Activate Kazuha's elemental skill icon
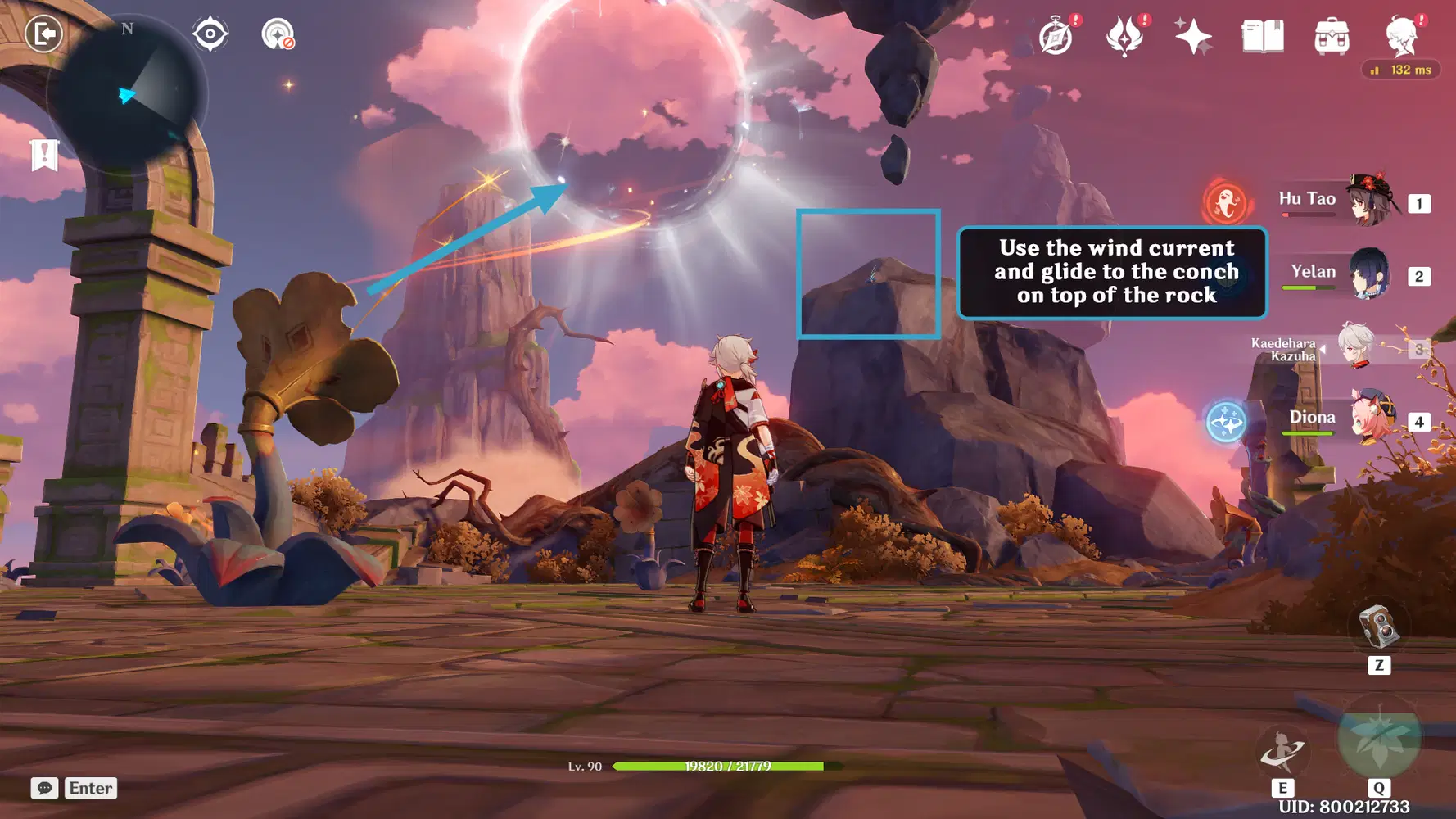This screenshot has width=1456, height=819. pyautogui.click(x=1282, y=751)
